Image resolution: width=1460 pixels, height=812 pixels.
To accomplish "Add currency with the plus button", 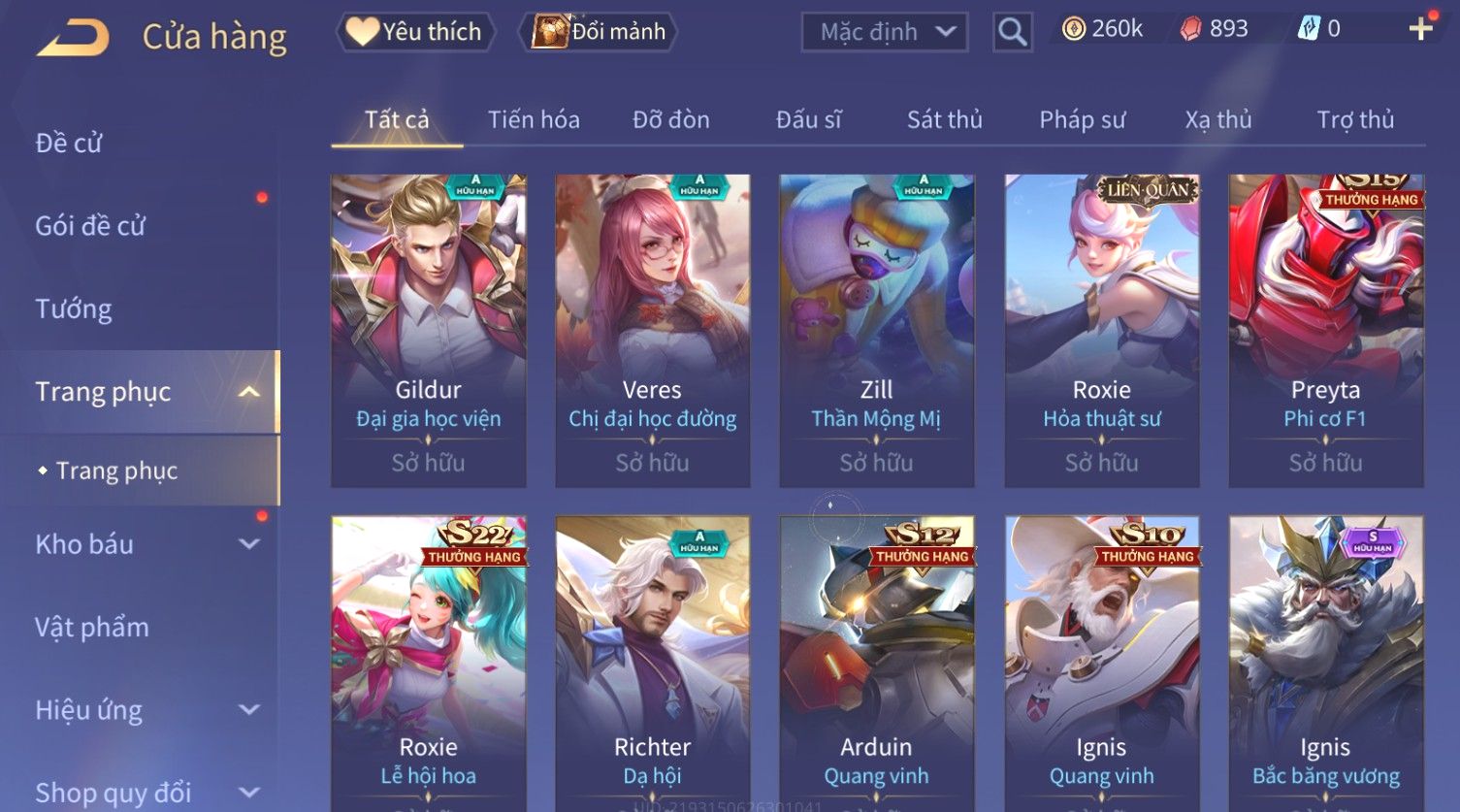I will coord(1420,29).
